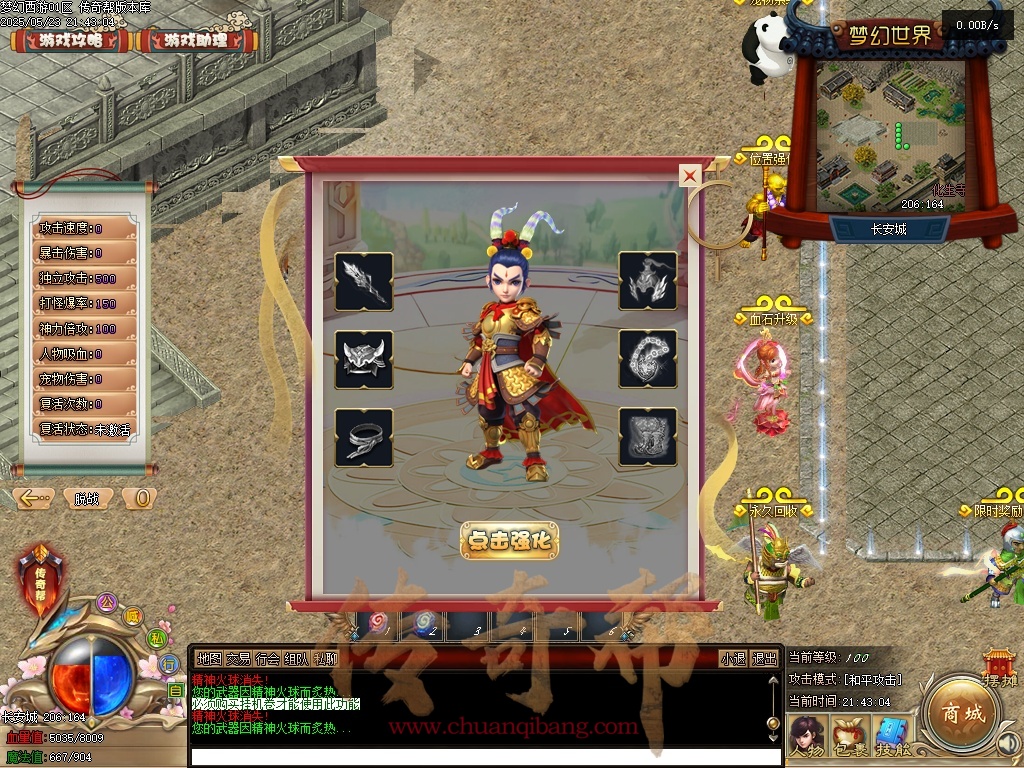
Task: Switch to the 交易 trade chat tab
Action: tap(238, 659)
